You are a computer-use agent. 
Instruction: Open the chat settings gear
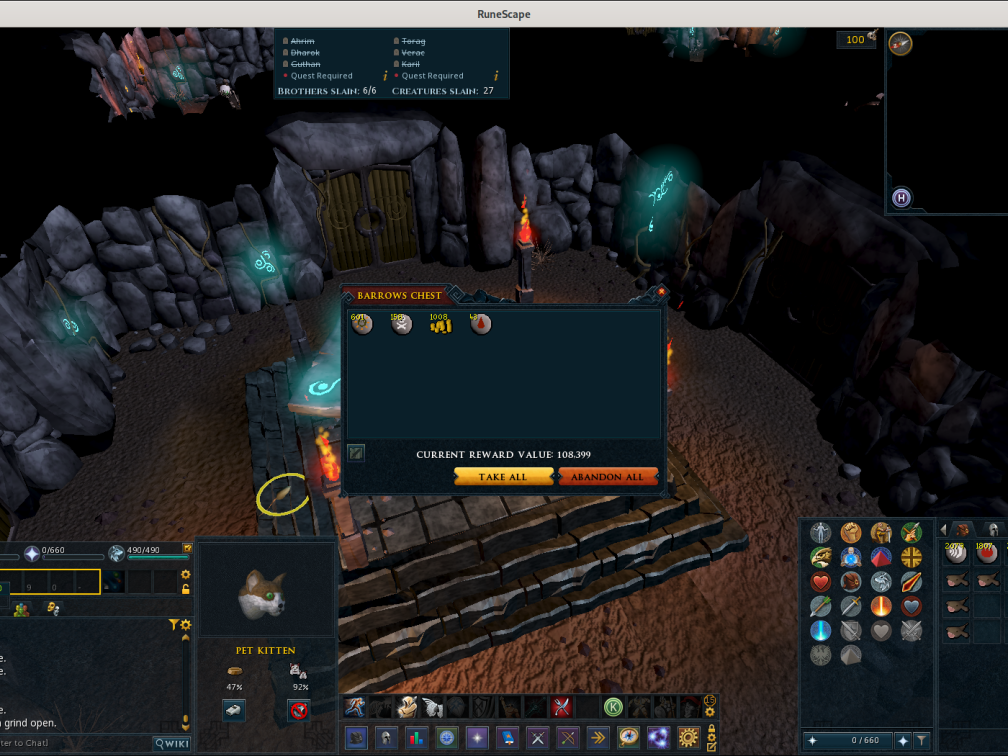click(185, 625)
